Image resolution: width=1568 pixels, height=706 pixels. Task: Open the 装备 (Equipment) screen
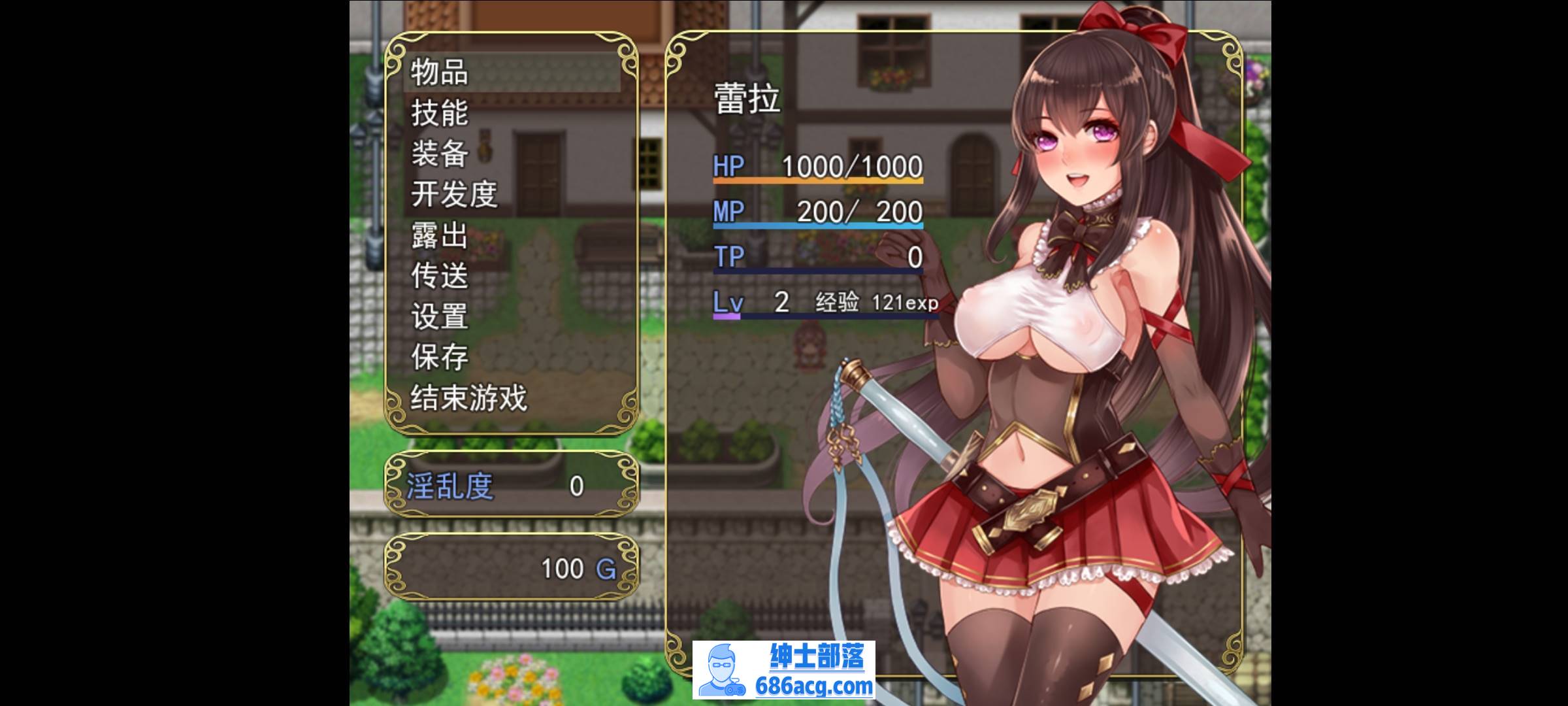[x=440, y=154]
